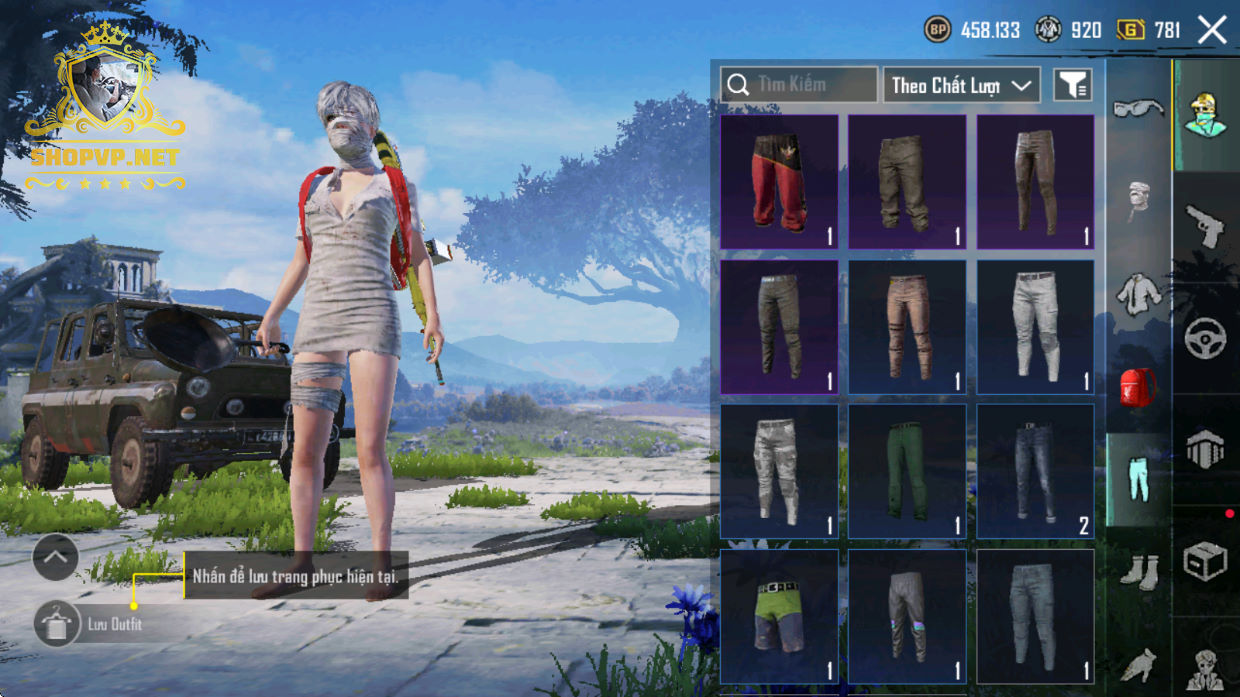Open the pistol weapons category

tap(1205, 226)
